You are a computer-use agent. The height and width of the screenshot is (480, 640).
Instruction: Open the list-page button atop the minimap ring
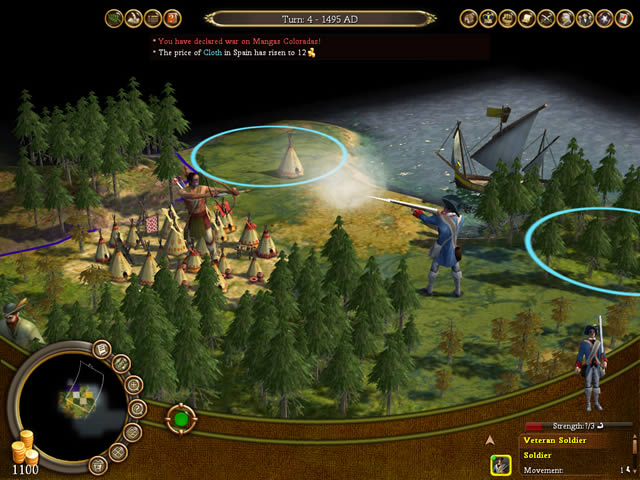102,349
